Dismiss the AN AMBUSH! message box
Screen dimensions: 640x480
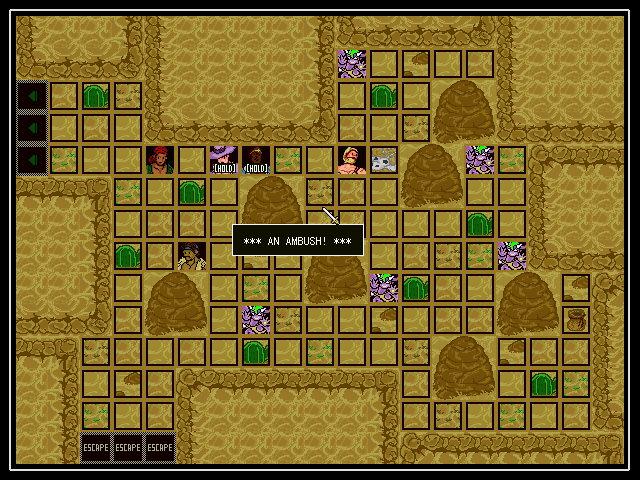click(x=297, y=240)
